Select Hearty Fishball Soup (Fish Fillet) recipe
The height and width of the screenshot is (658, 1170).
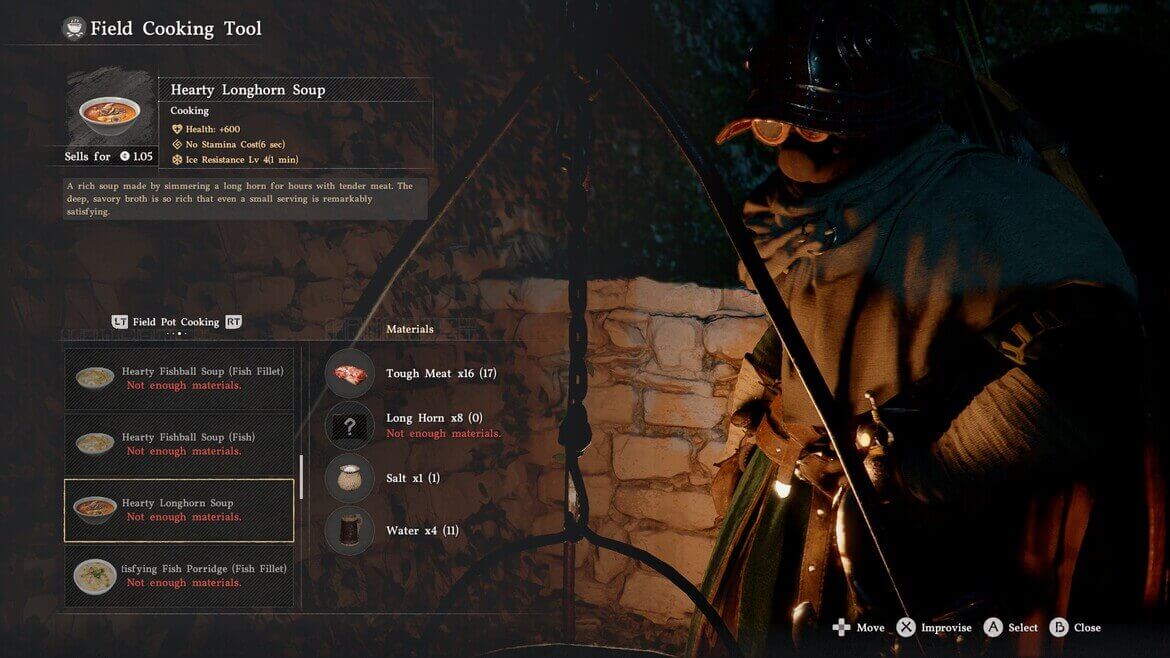[x=180, y=378]
